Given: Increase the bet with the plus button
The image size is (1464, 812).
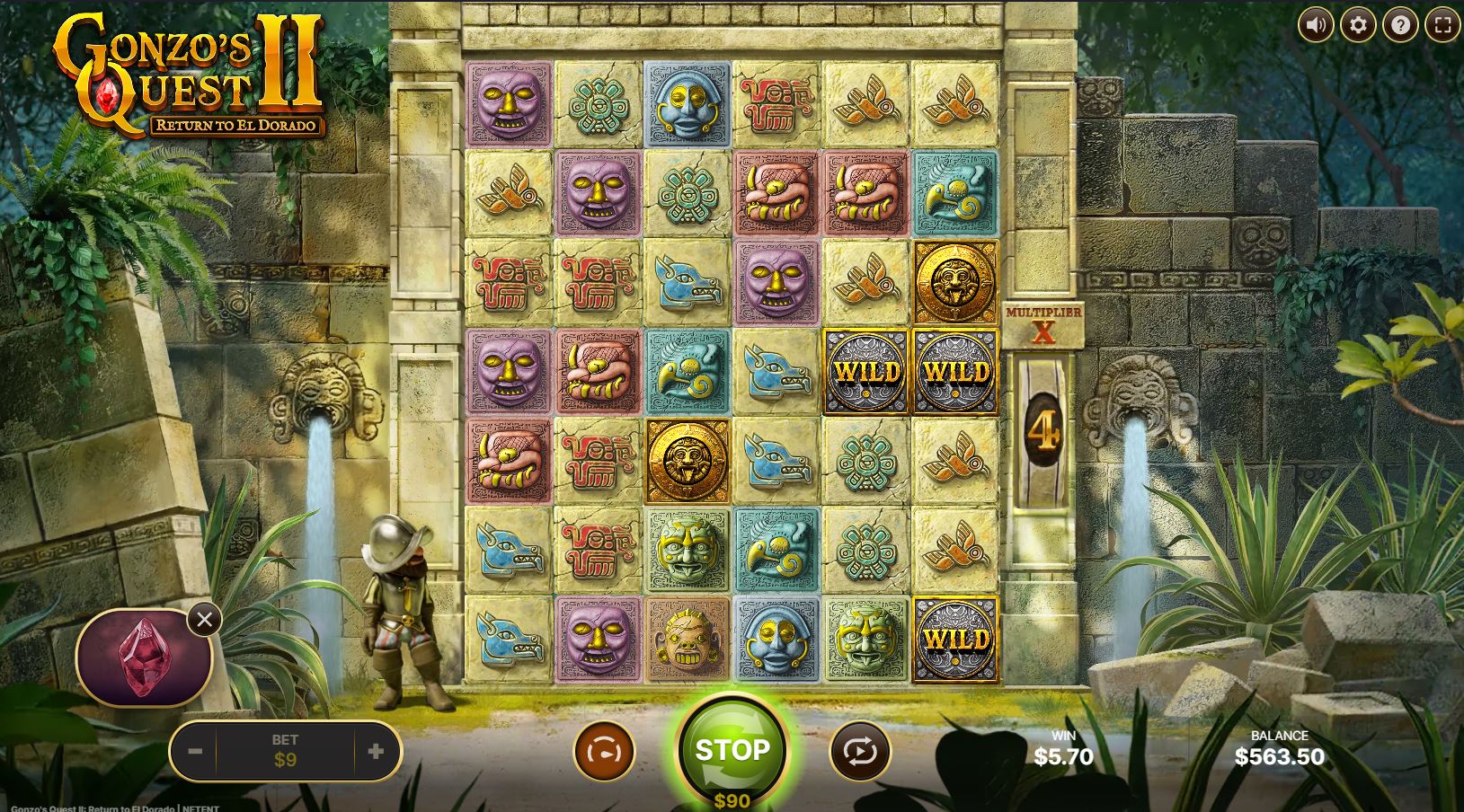Looking at the screenshot, I should [x=377, y=752].
